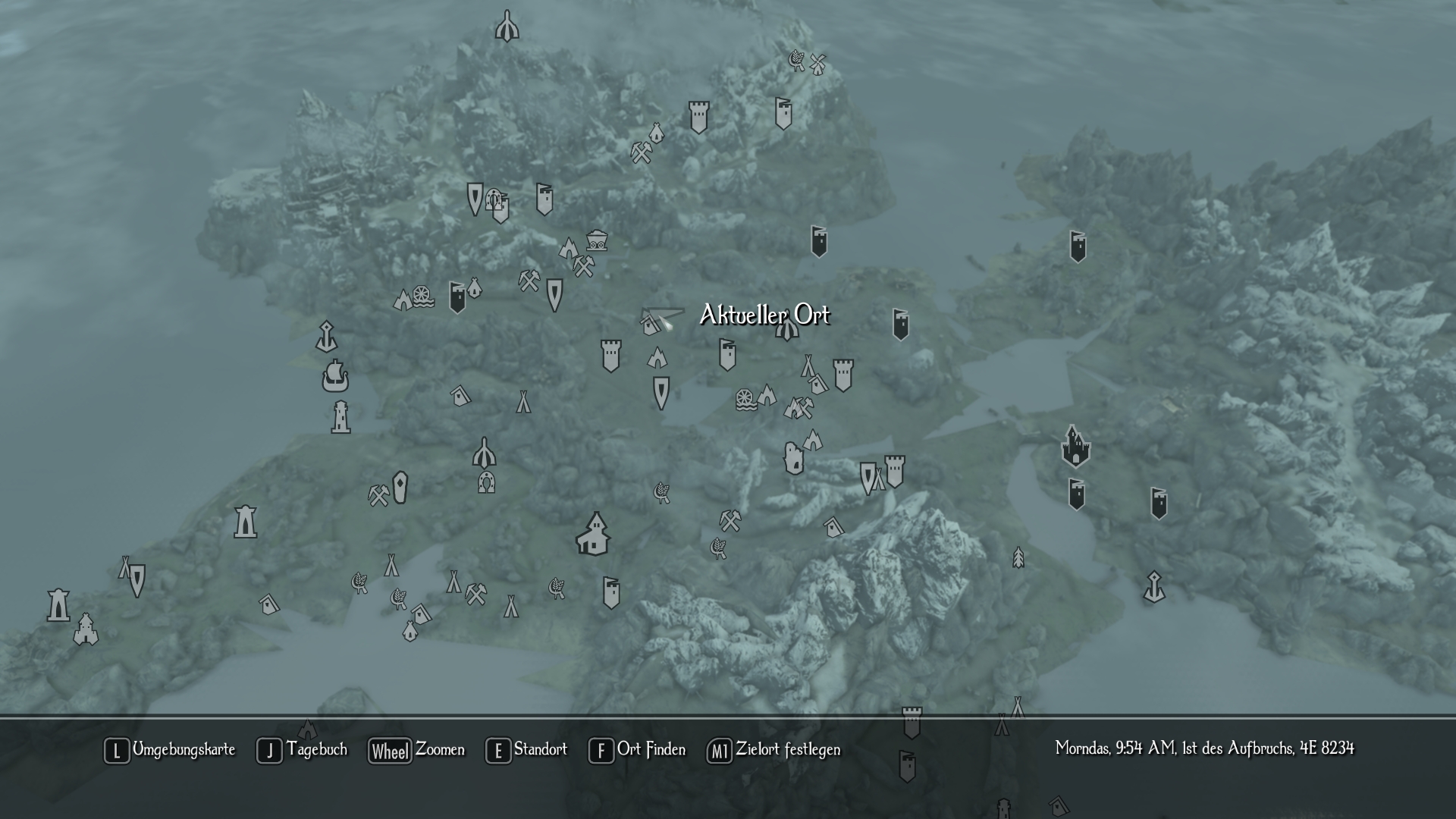This screenshot has height=819, width=1456.
Task: Pick the windmill map marker
Action: point(817,64)
